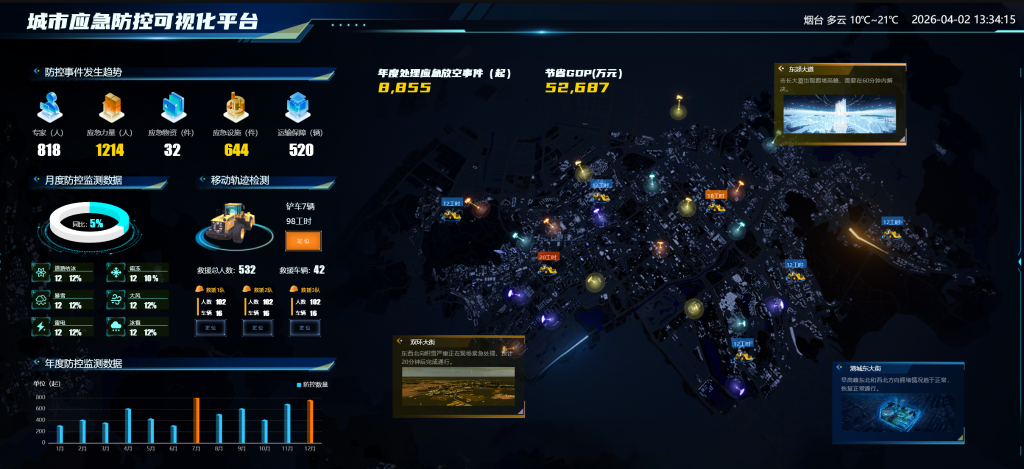Select the 专家 expert icon
This screenshot has width=1024, height=469.
pos(49,107)
